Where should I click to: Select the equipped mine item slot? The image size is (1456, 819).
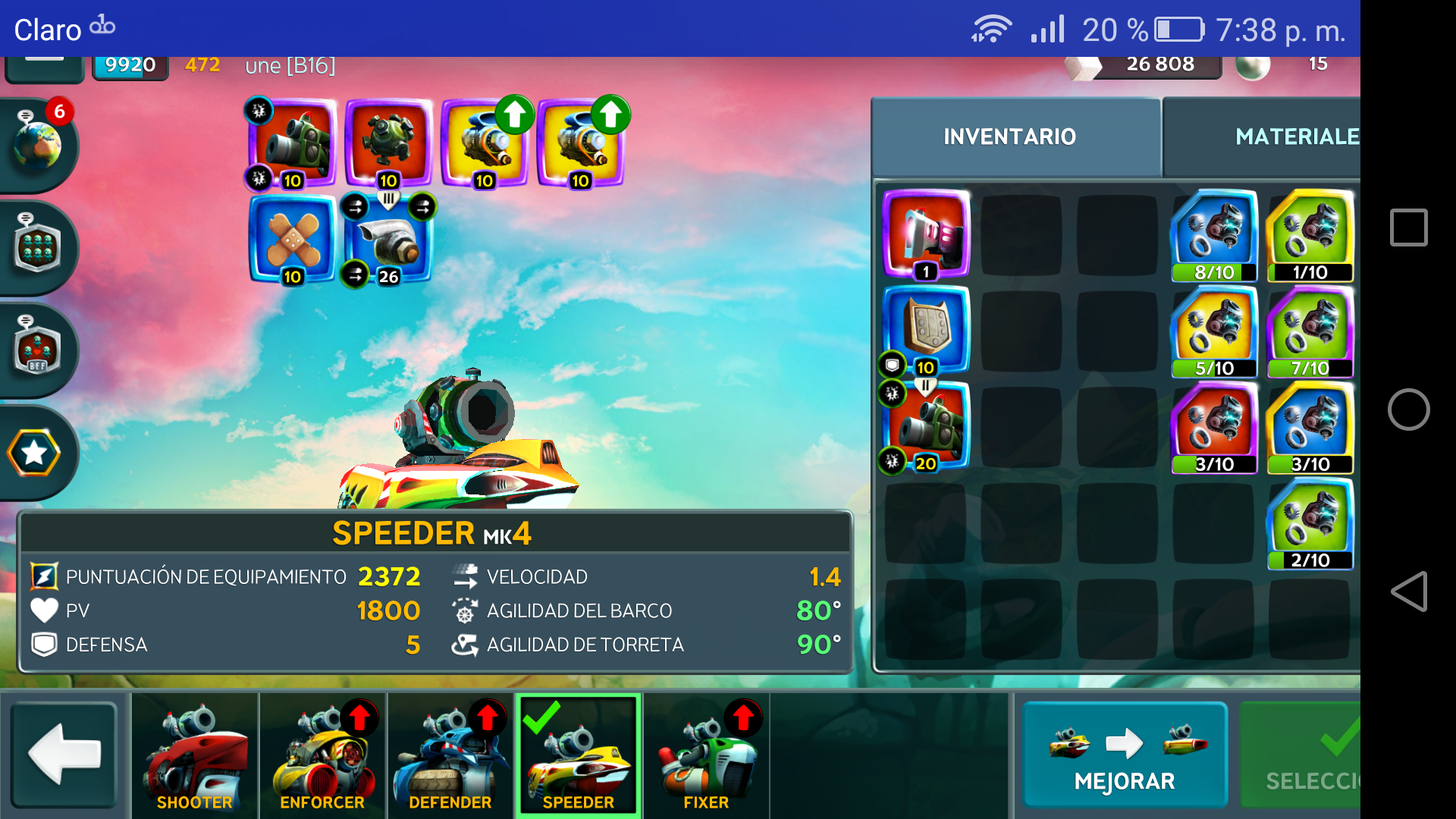pyautogui.click(x=388, y=143)
